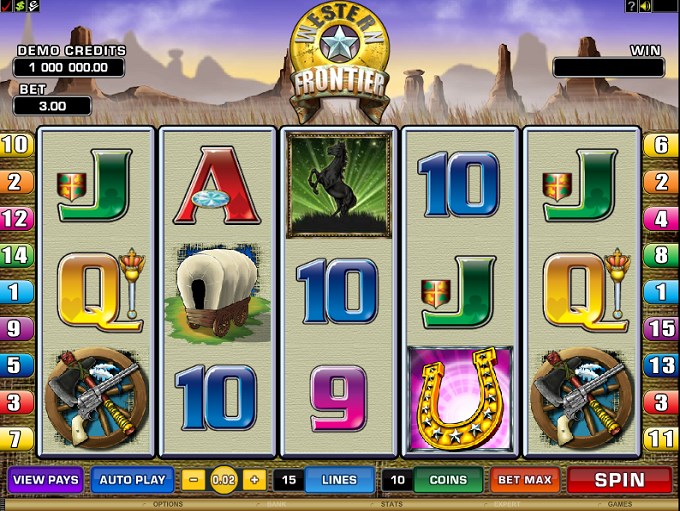This screenshot has width=680, height=511.
Task: Choose payline marker 13
Action: (662, 365)
